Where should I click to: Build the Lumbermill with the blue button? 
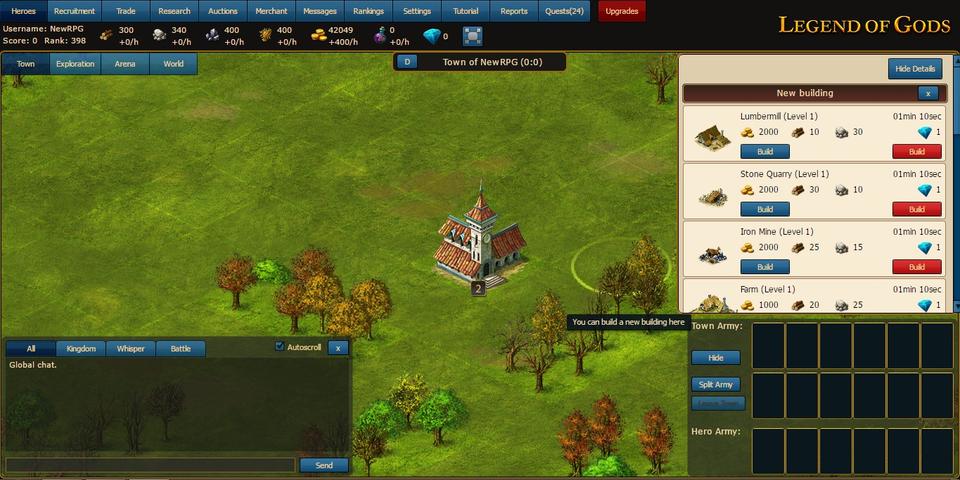(x=765, y=152)
